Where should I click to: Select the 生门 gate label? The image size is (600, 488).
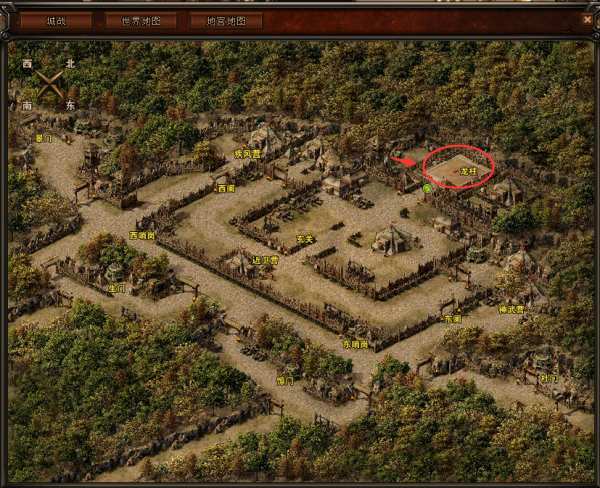(117, 288)
